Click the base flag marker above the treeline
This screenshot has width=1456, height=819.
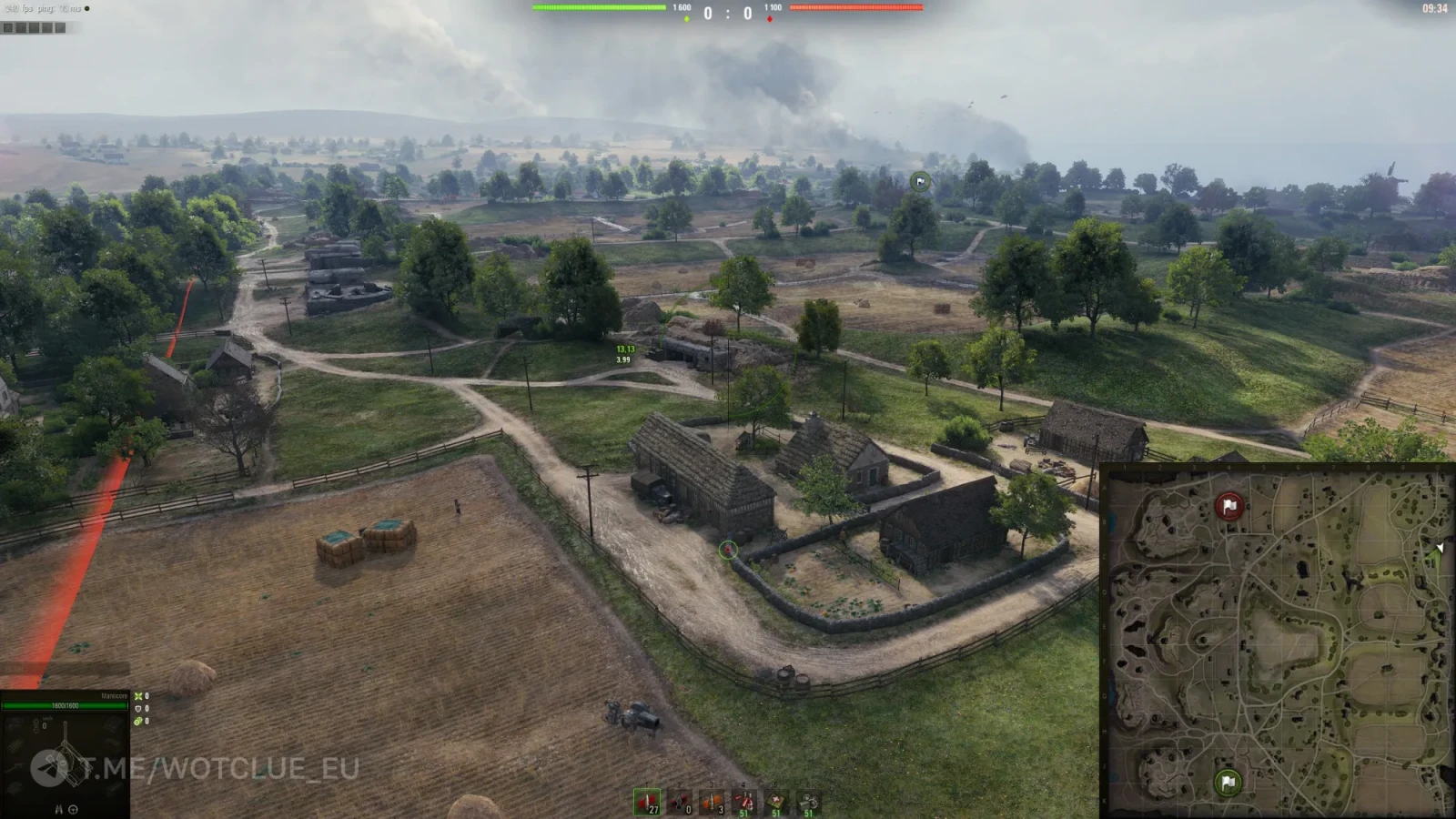[x=920, y=182]
